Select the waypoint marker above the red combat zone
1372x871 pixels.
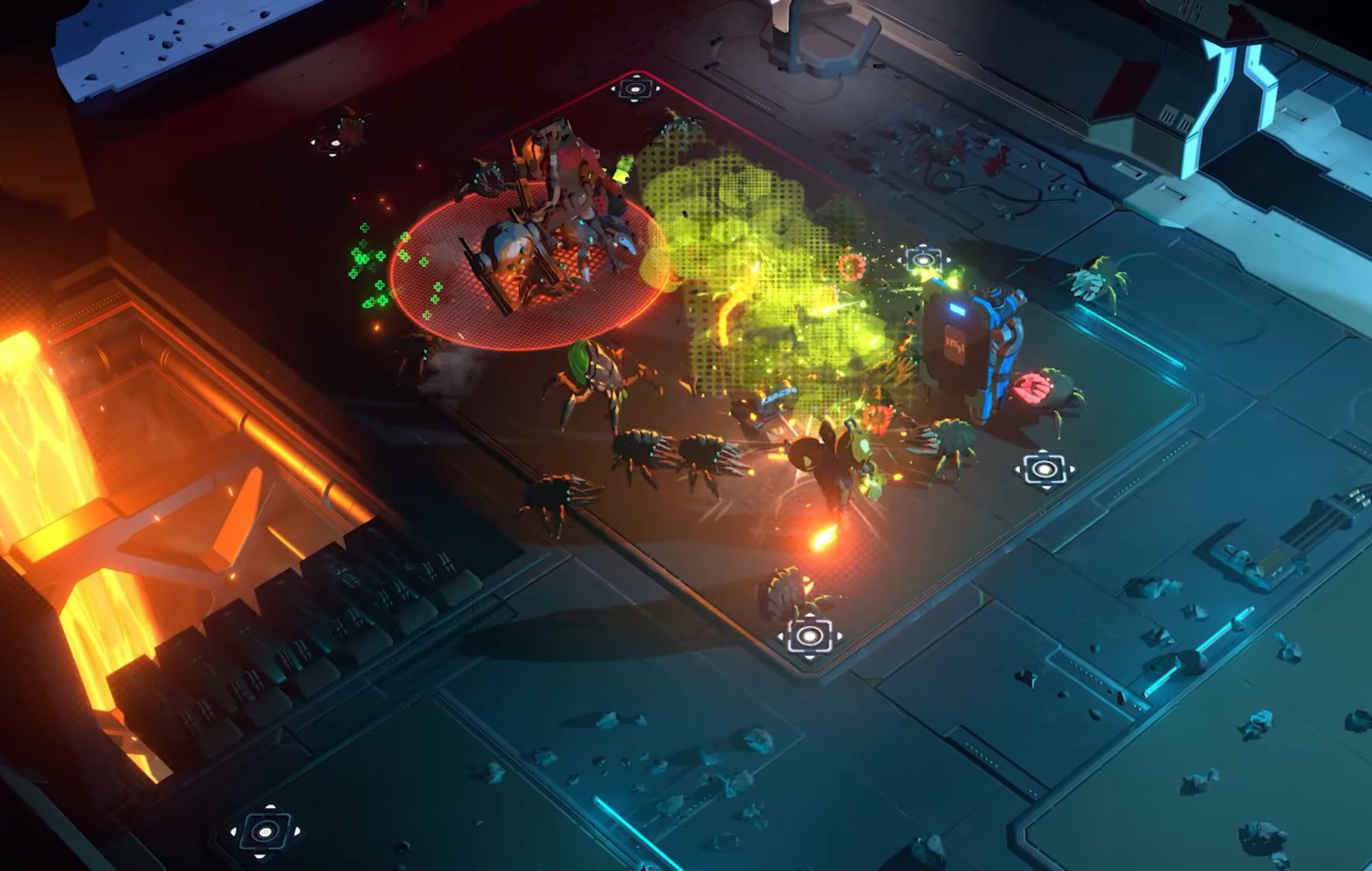(635, 87)
